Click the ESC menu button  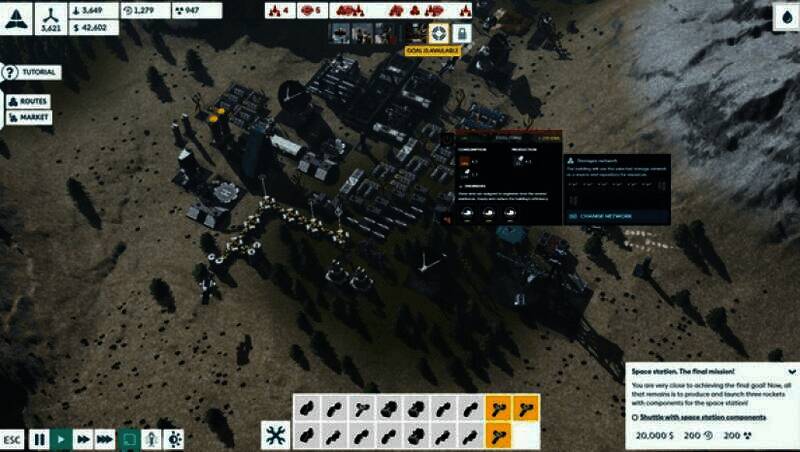click(12, 439)
